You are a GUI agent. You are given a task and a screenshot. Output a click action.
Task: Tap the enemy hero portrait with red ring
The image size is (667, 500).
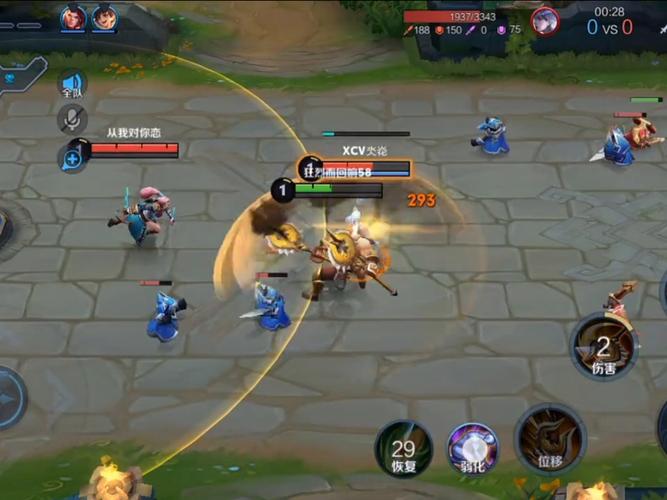point(544,20)
